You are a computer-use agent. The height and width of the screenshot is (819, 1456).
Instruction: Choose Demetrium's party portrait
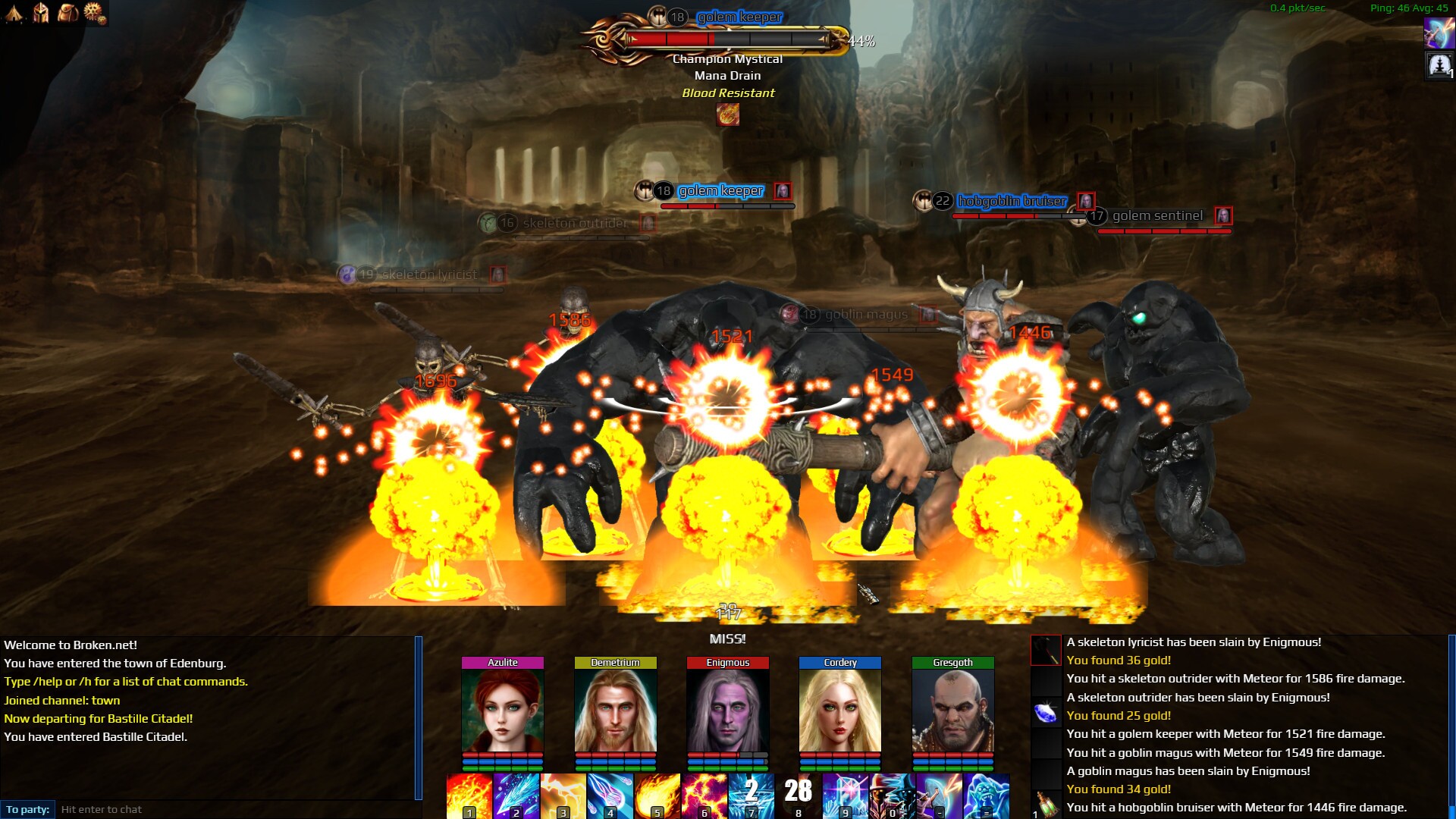coord(615,711)
